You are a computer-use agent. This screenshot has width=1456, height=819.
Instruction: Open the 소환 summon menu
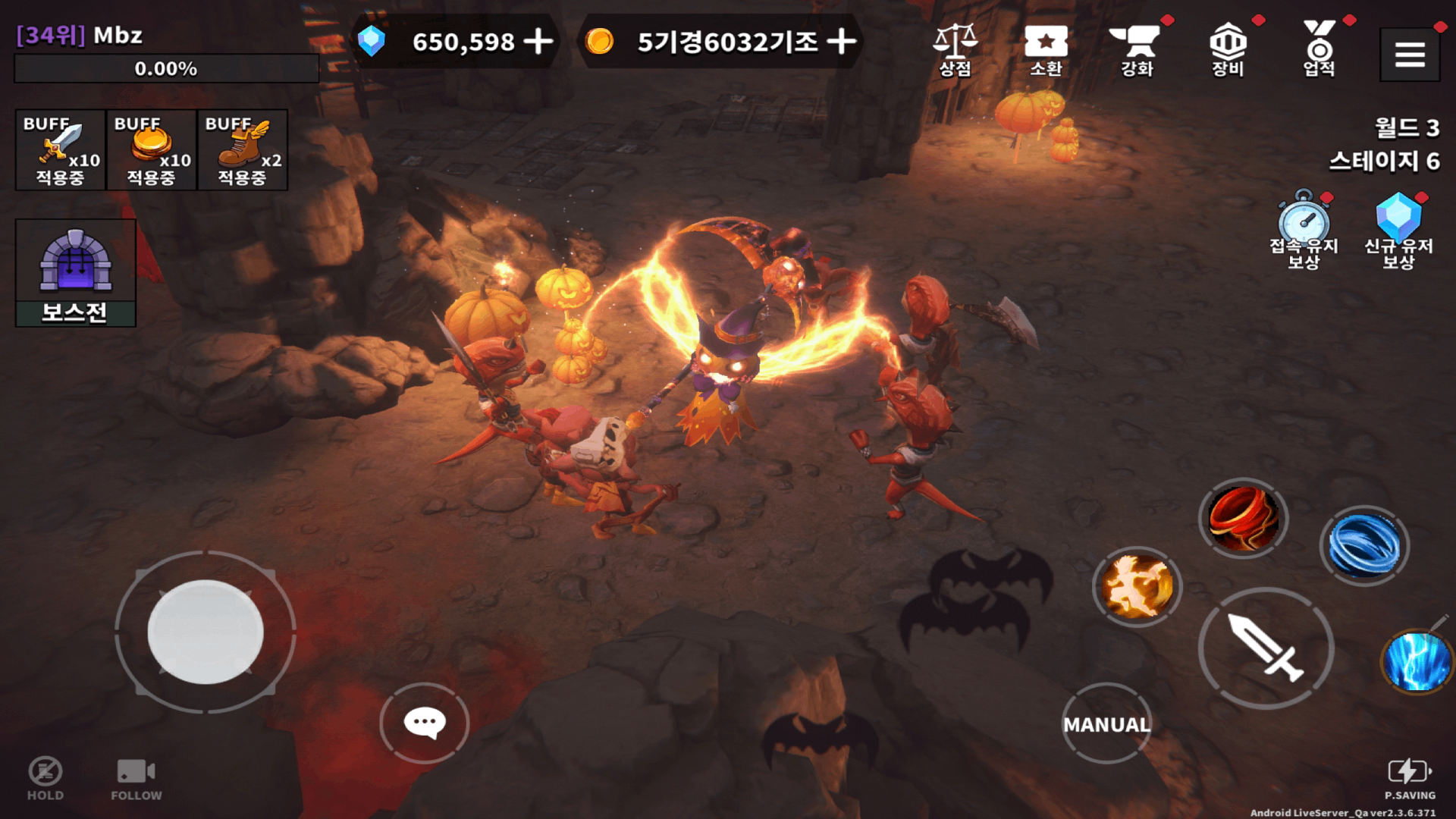pos(1046,49)
